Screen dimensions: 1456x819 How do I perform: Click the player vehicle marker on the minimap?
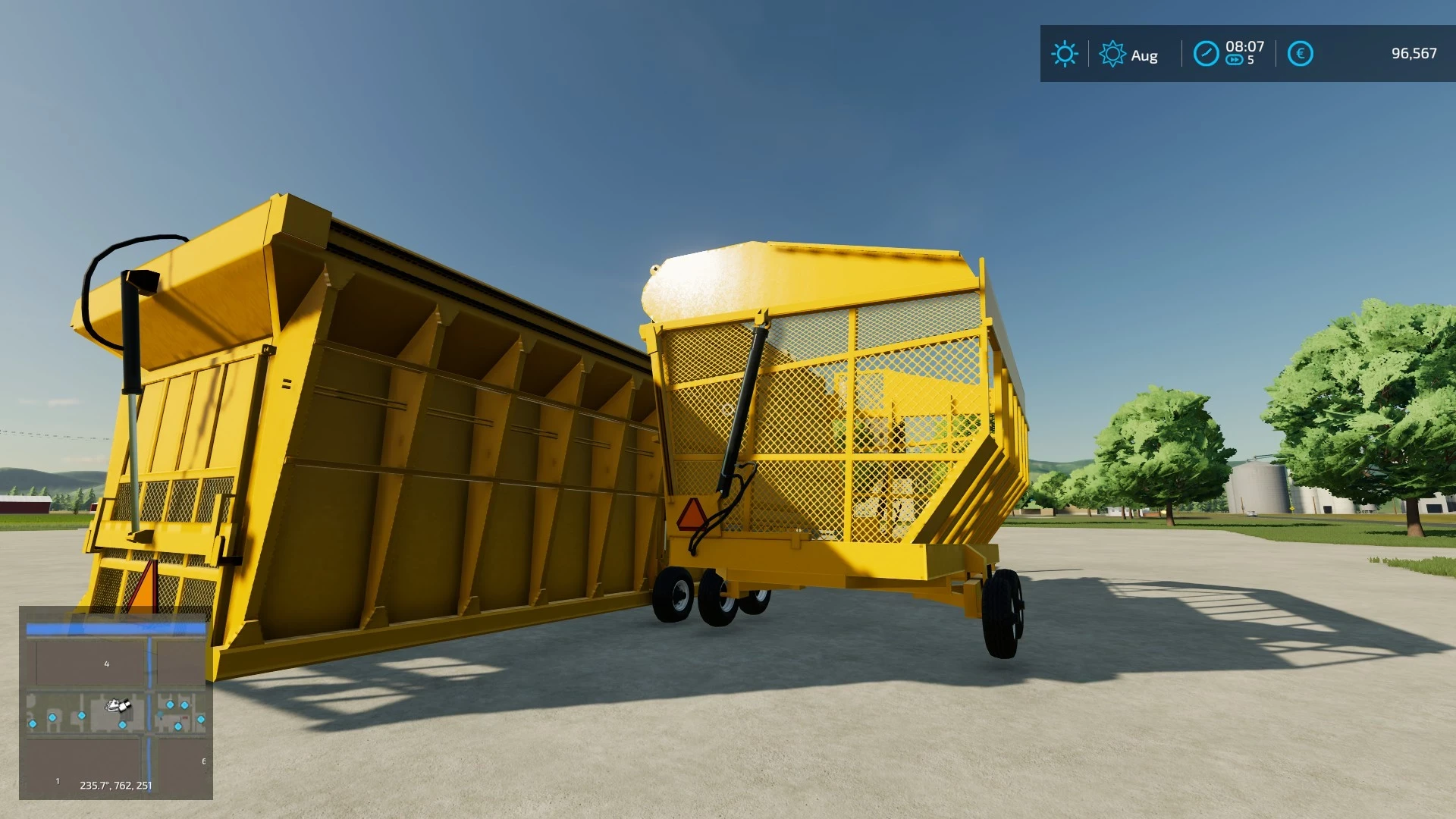click(x=118, y=705)
